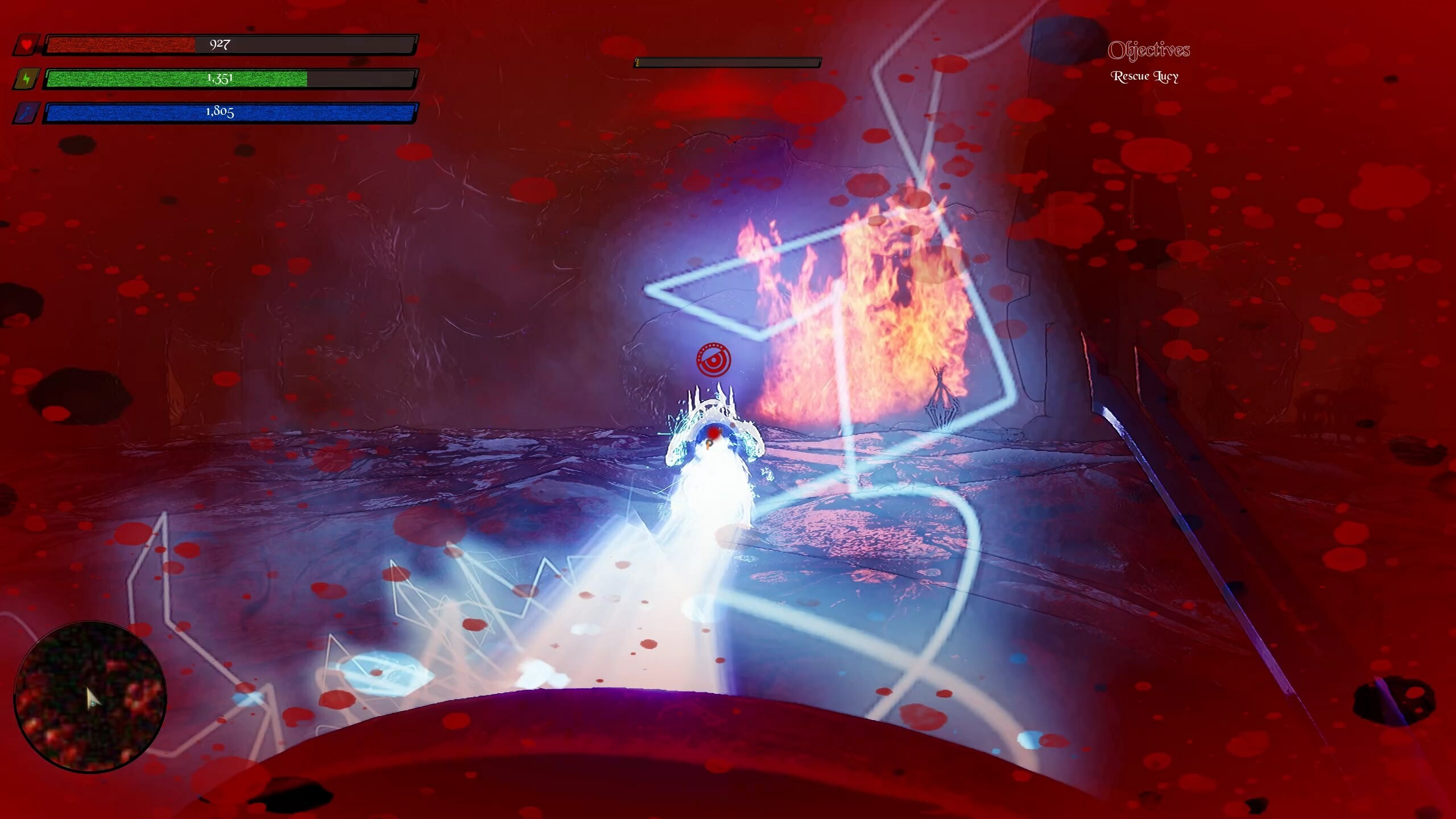Click the blue mana crystal icon
Image resolution: width=1456 pixels, height=819 pixels.
pyautogui.click(x=27, y=113)
